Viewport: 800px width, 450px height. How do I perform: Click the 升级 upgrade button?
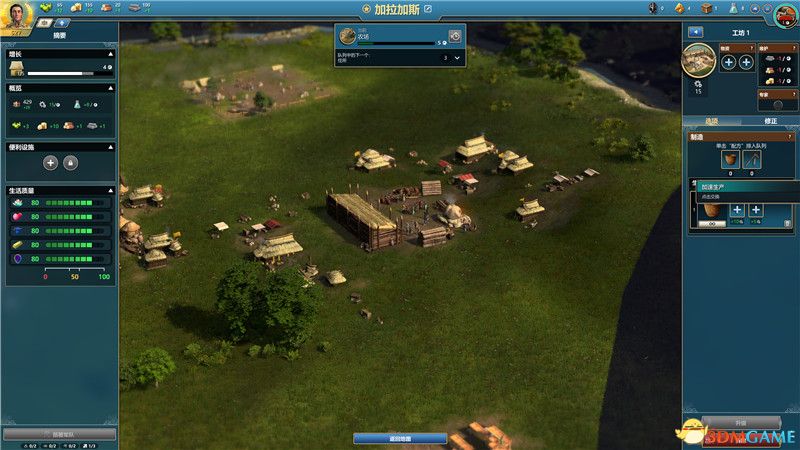(740, 423)
